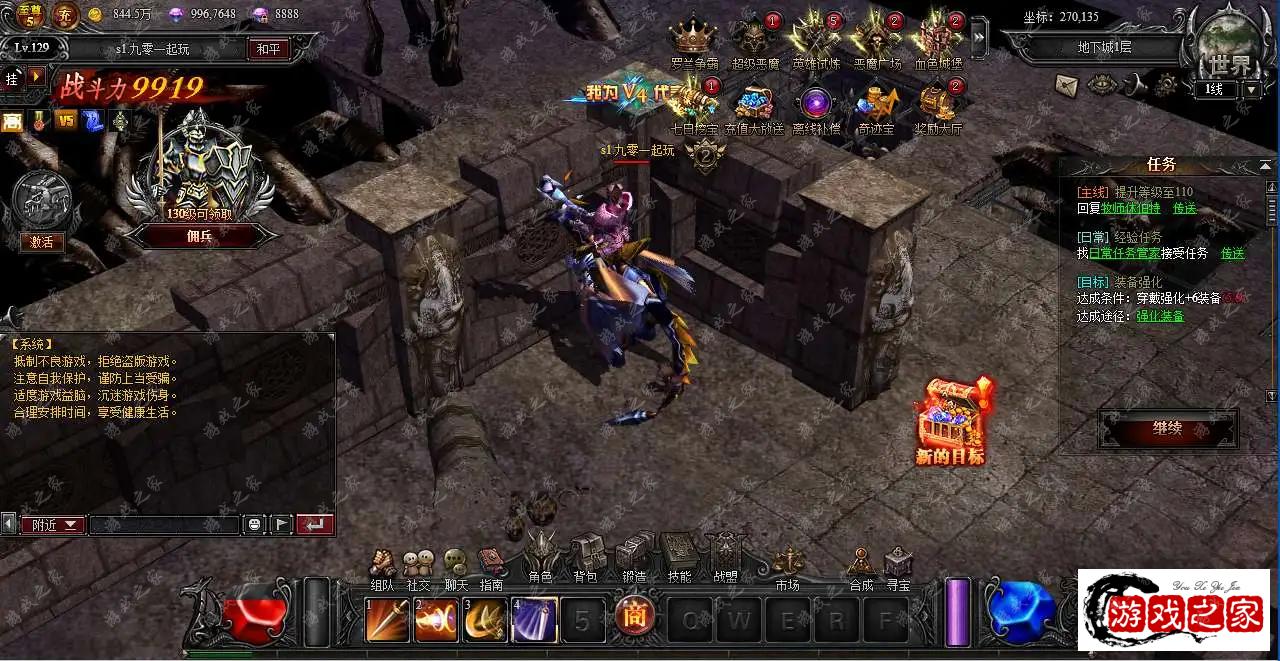Image resolution: width=1280 pixels, height=661 pixels.
Task: Toggle the 和平 attack mode button
Action: (268, 48)
